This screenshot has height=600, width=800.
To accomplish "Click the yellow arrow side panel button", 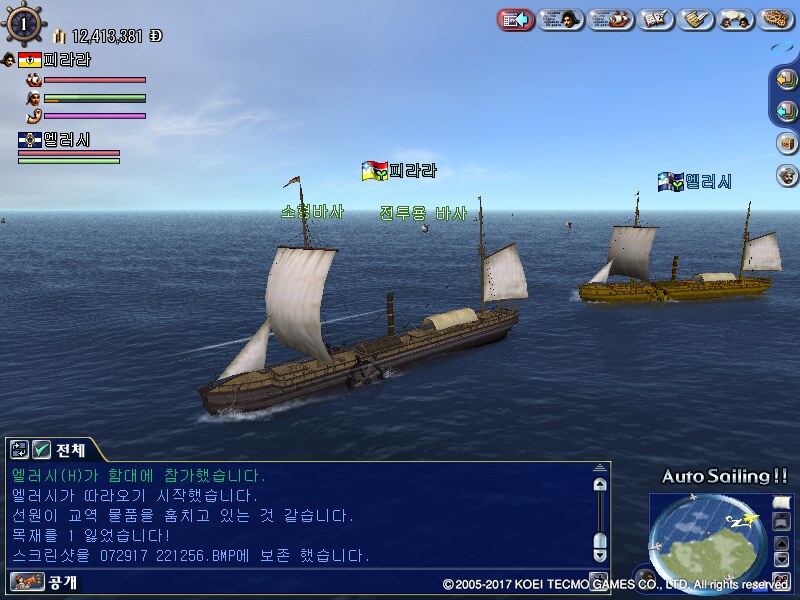I will pos(786,81).
